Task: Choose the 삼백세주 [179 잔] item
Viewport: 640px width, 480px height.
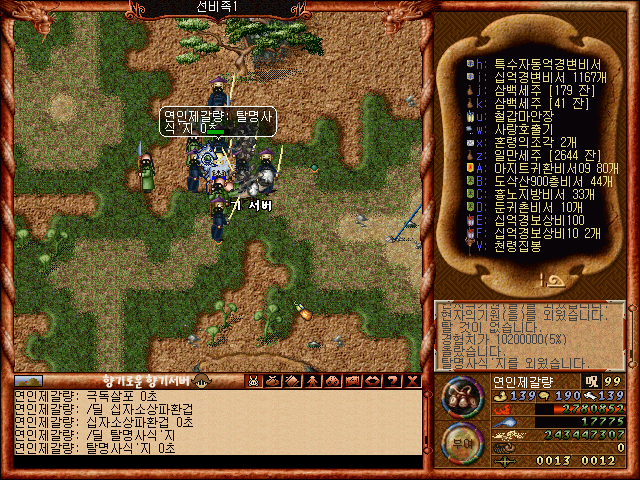Action: (x=532, y=88)
